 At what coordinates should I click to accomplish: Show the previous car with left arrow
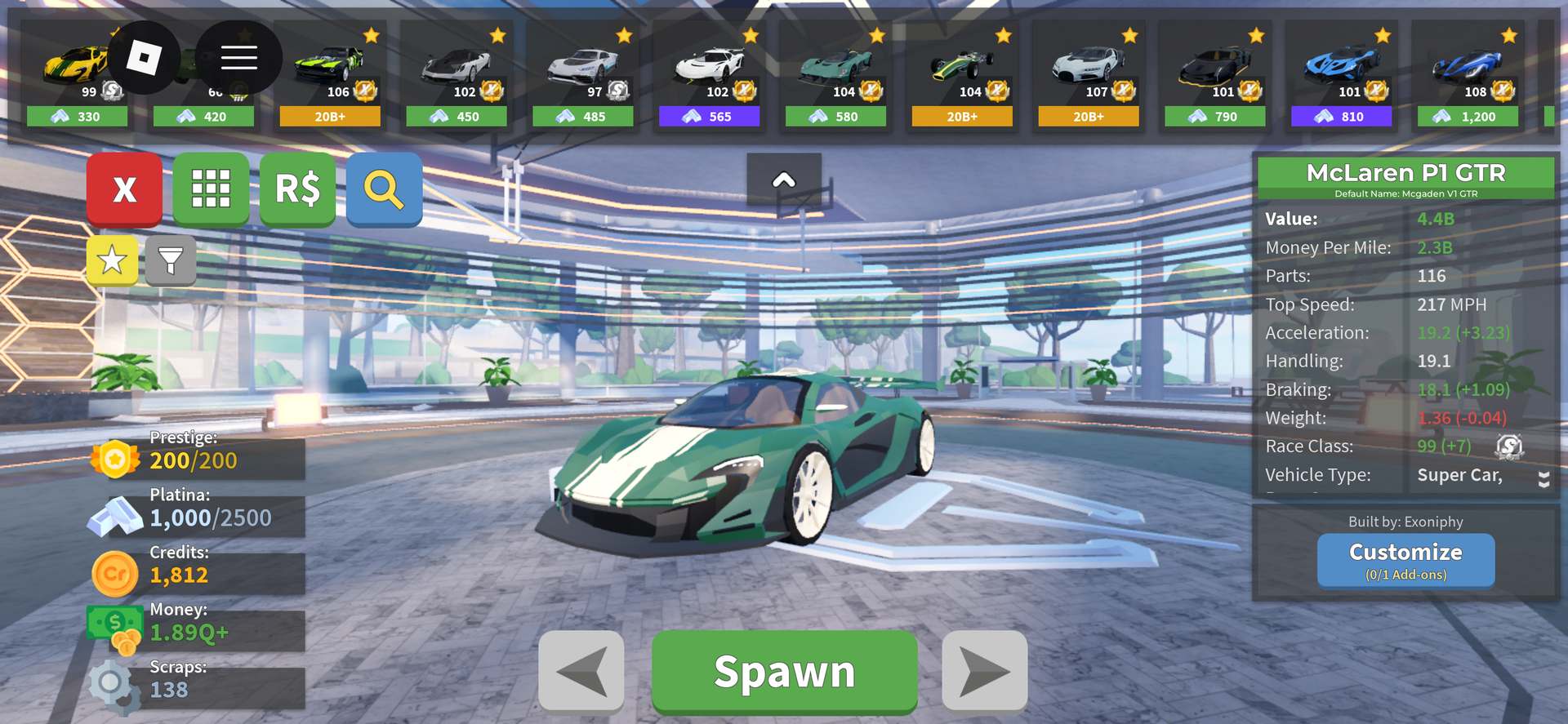(581, 671)
